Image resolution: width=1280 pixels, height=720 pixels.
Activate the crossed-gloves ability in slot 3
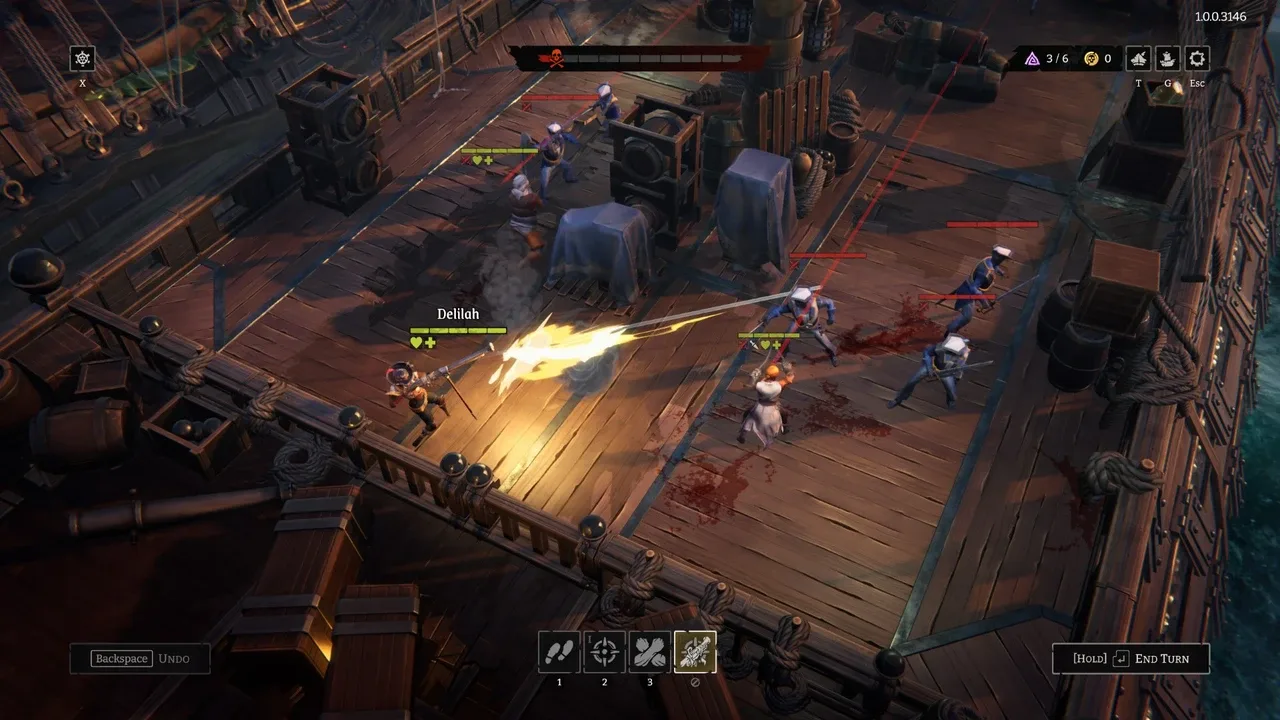pos(650,651)
